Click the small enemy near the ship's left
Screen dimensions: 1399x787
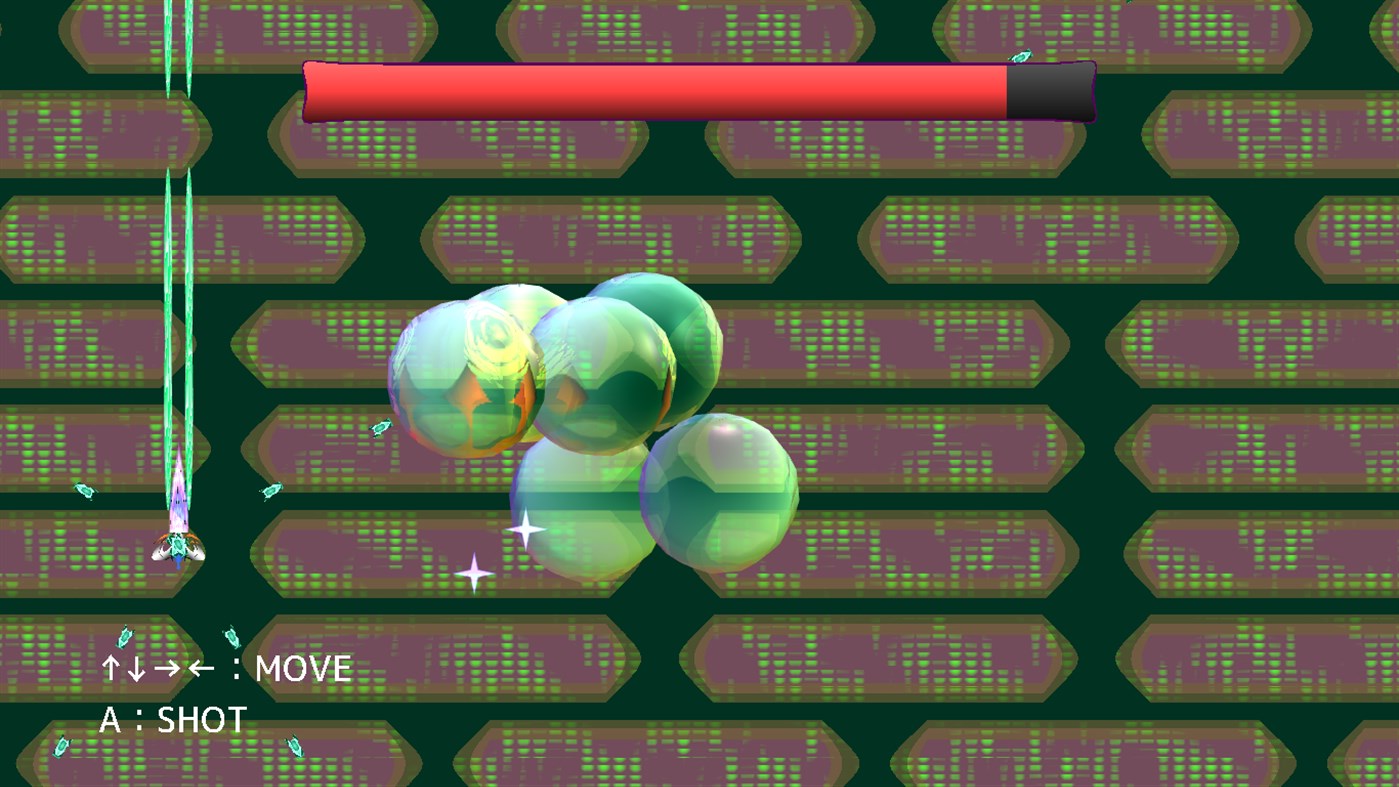click(83, 491)
